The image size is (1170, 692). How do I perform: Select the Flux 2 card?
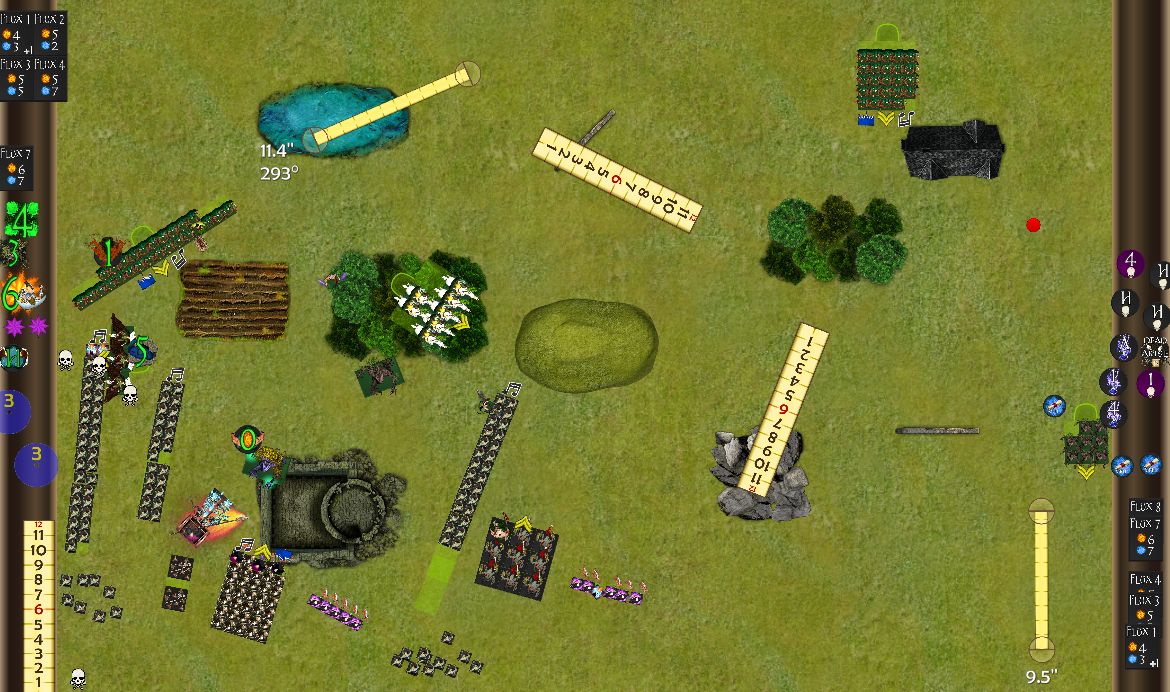point(50,34)
